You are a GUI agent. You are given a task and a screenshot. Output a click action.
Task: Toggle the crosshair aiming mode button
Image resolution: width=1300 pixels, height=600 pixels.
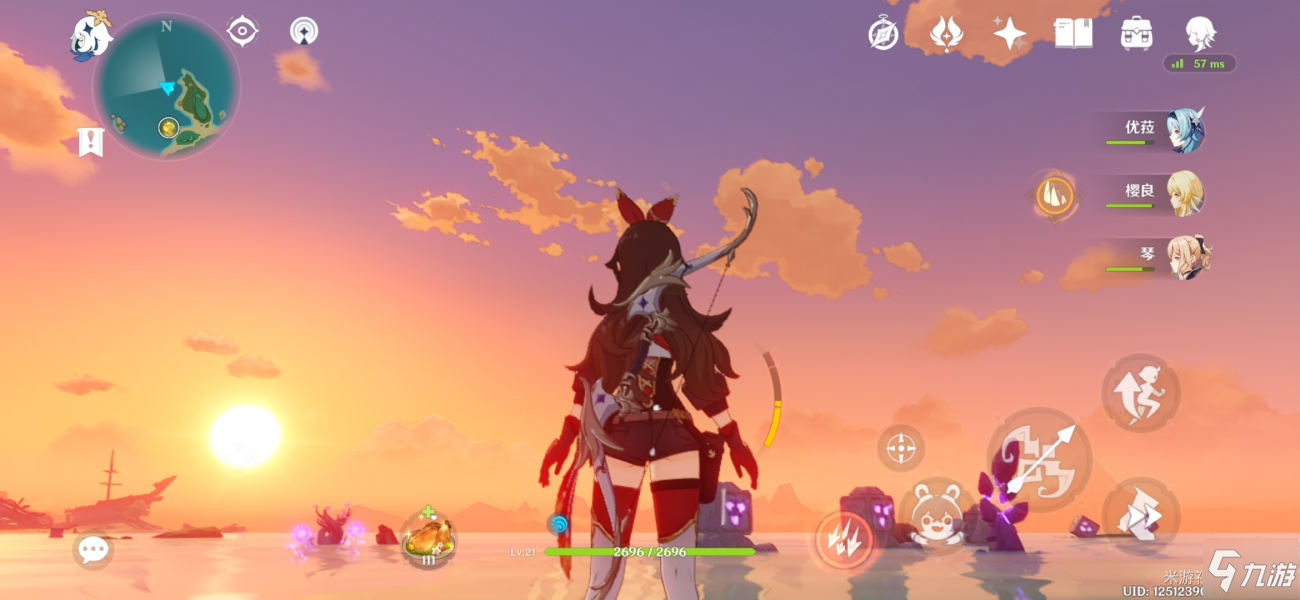(x=901, y=448)
